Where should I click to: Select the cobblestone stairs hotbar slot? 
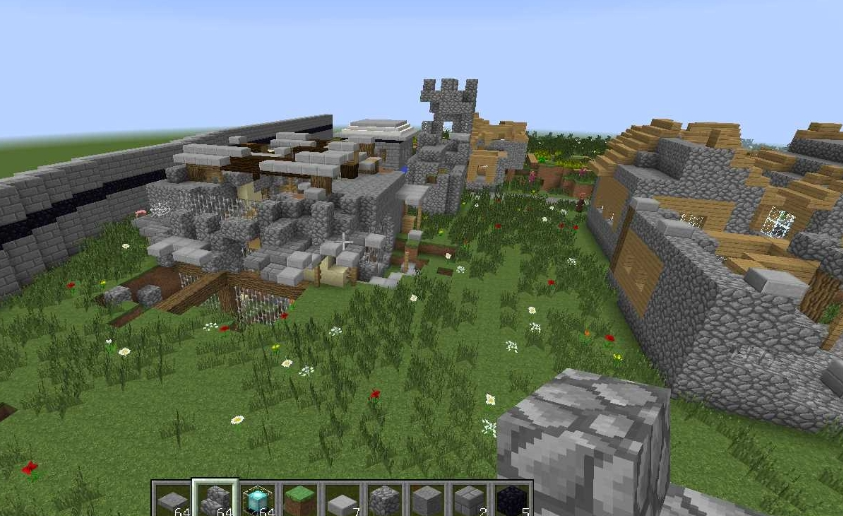coord(214,499)
